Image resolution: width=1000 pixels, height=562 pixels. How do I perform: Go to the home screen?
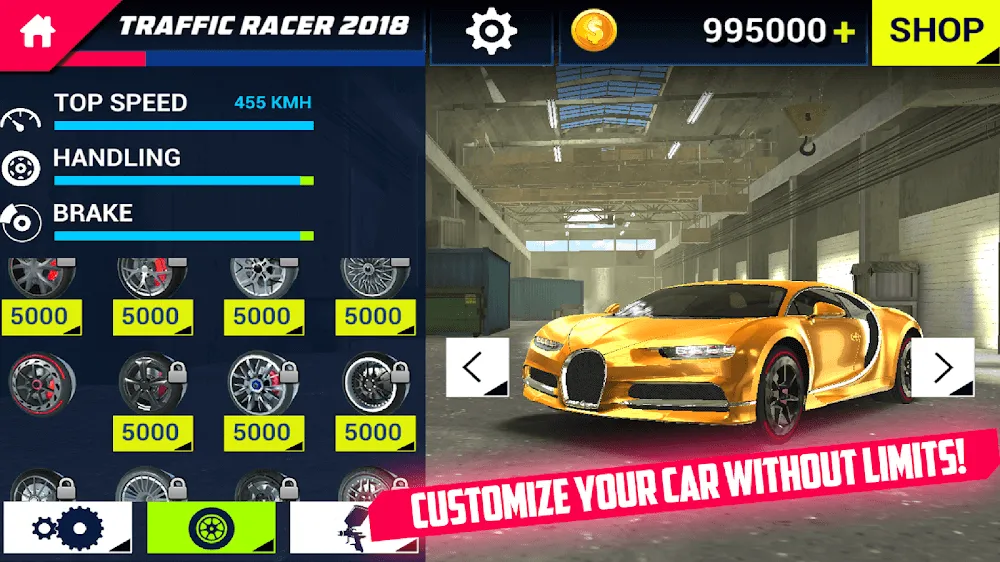(36, 29)
